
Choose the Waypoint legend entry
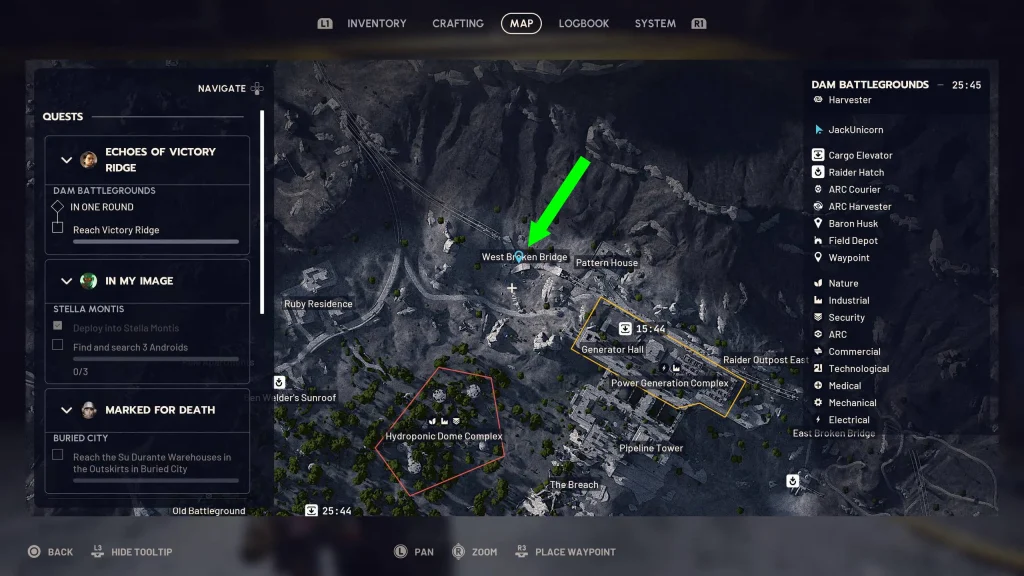(849, 258)
